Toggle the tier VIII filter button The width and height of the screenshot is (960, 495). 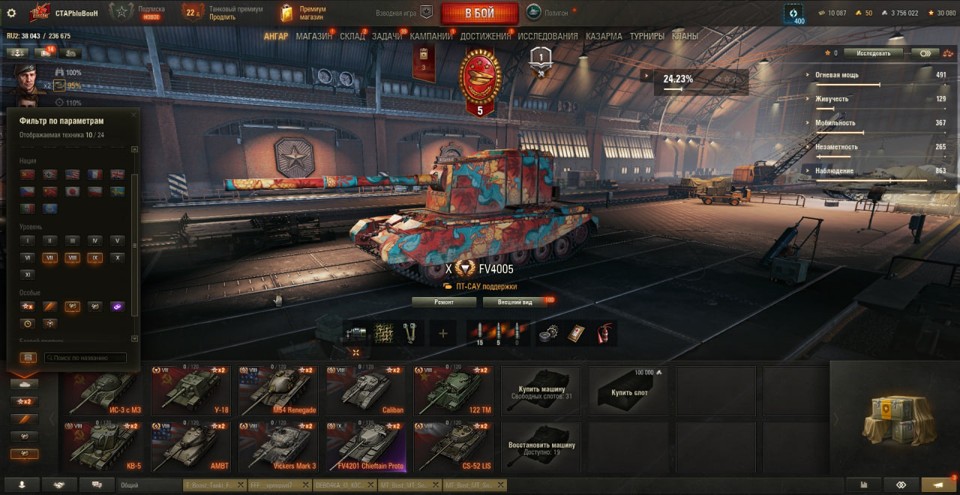click(73, 257)
